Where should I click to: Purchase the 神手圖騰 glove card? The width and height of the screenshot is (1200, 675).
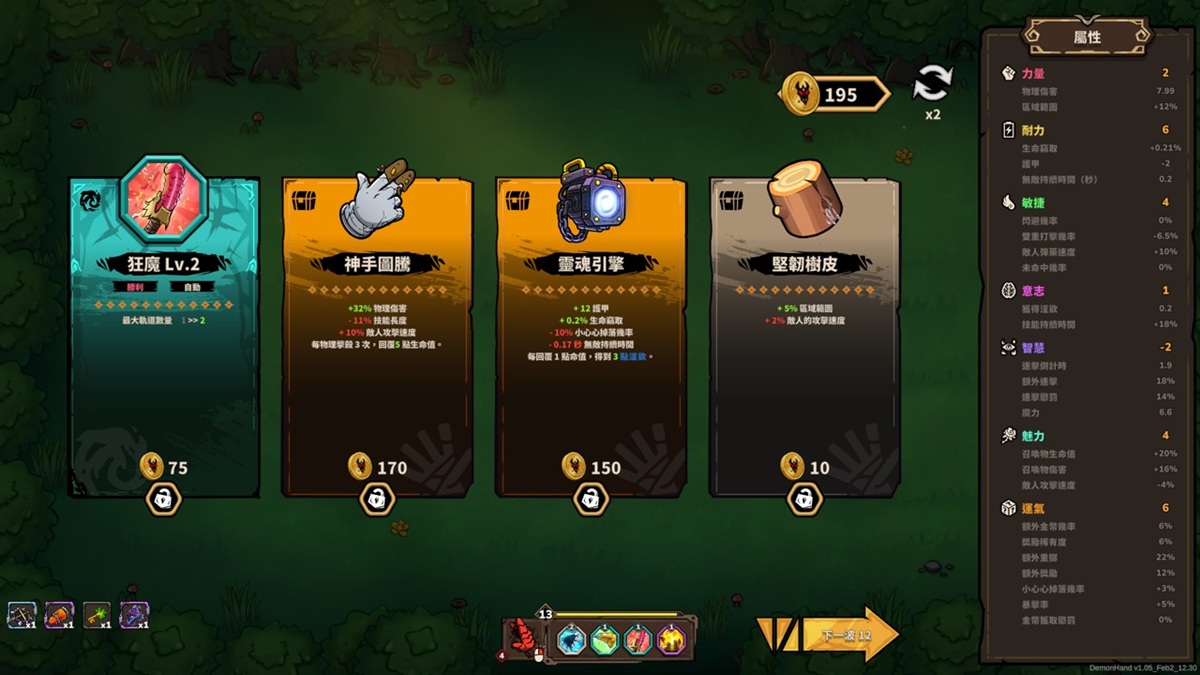377,340
